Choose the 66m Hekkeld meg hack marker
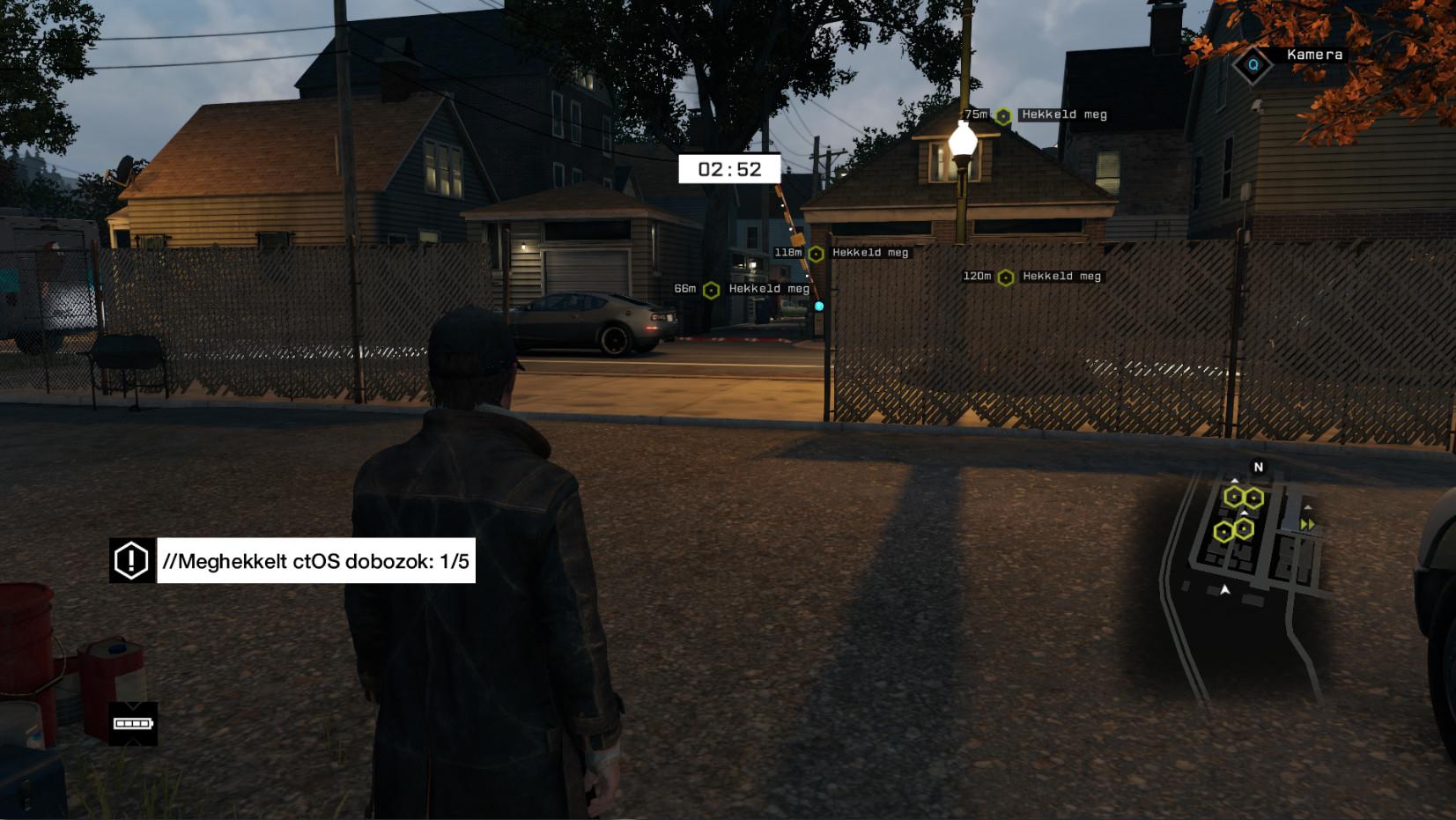The image size is (1456, 820). pyautogui.click(x=712, y=290)
